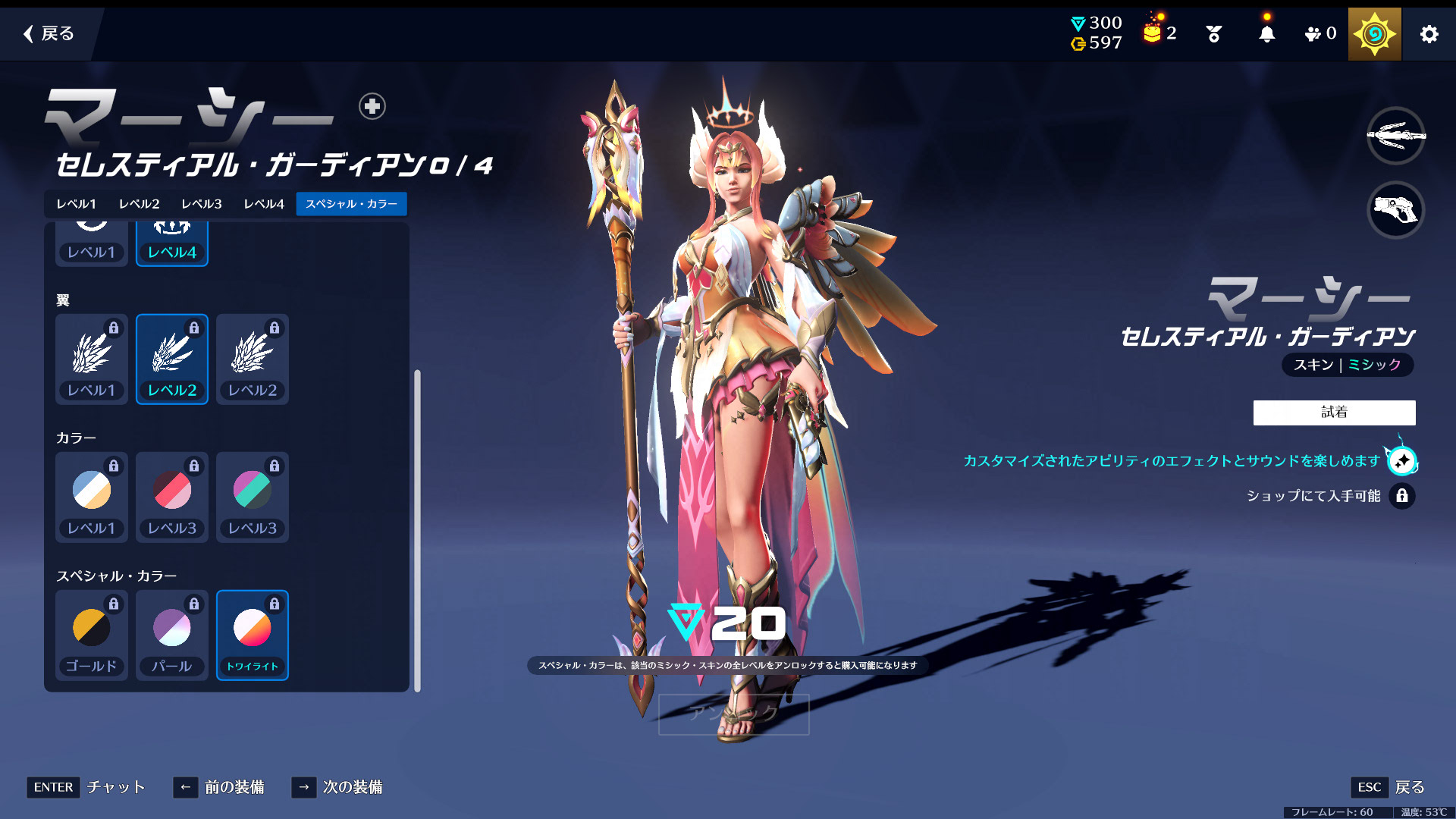1456x819 pixels.
Task: Open the notifications bell
Action: pyautogui.click(x=1266, y=34)
